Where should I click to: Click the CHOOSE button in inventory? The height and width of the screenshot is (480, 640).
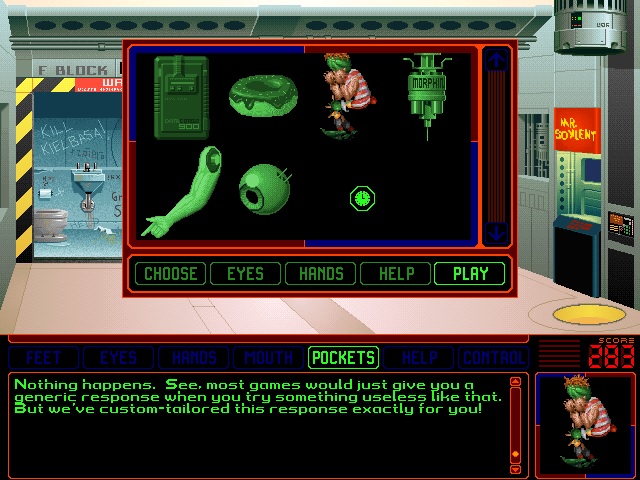click(x=170, y=273)
